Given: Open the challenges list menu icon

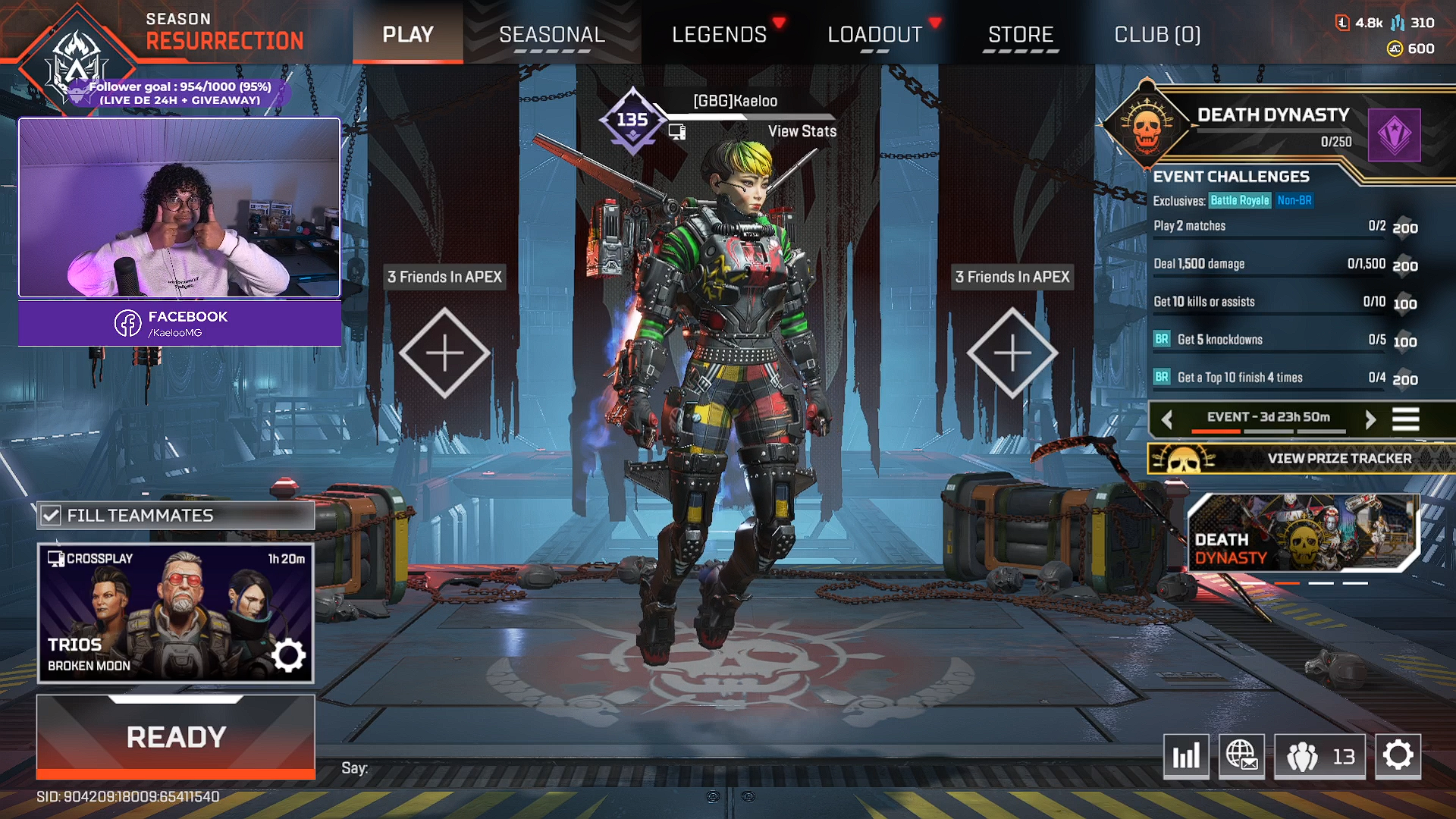Looking at the screenshot, I should [1405, 419].
